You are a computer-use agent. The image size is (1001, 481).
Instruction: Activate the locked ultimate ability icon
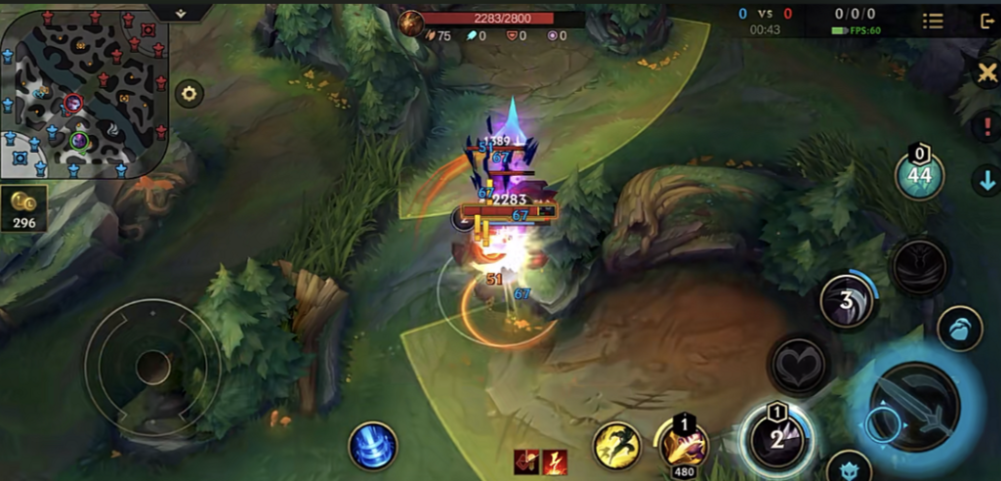(x=918, y=266)
